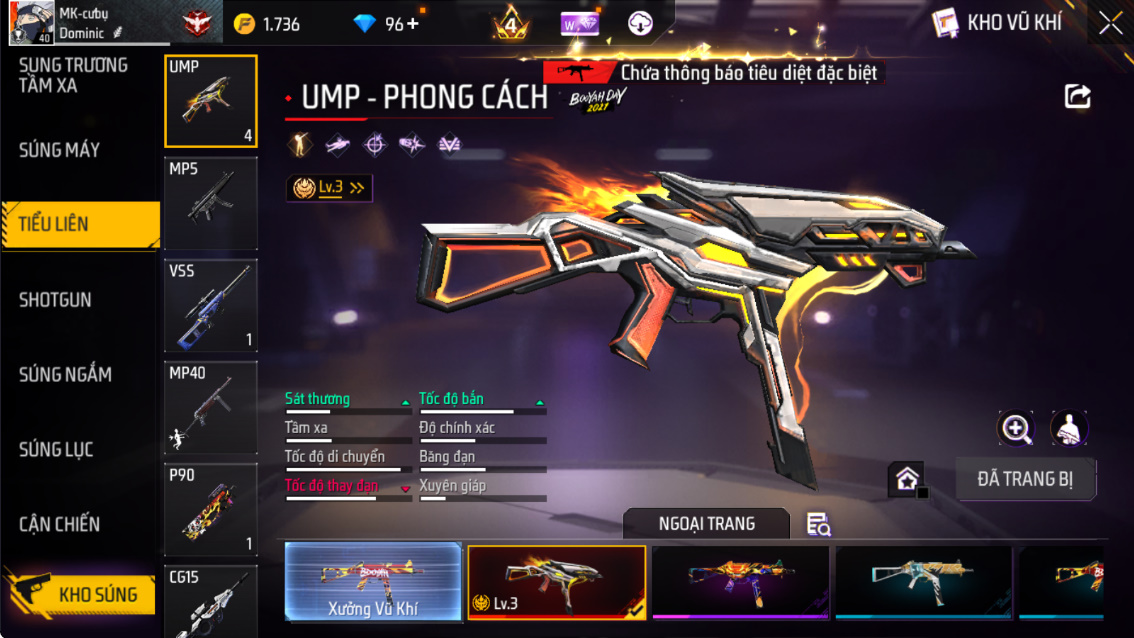This screenshot has width=1134, height=638.
Task: Click the home icon beside the equip button
Action: (x=906, y=479)
